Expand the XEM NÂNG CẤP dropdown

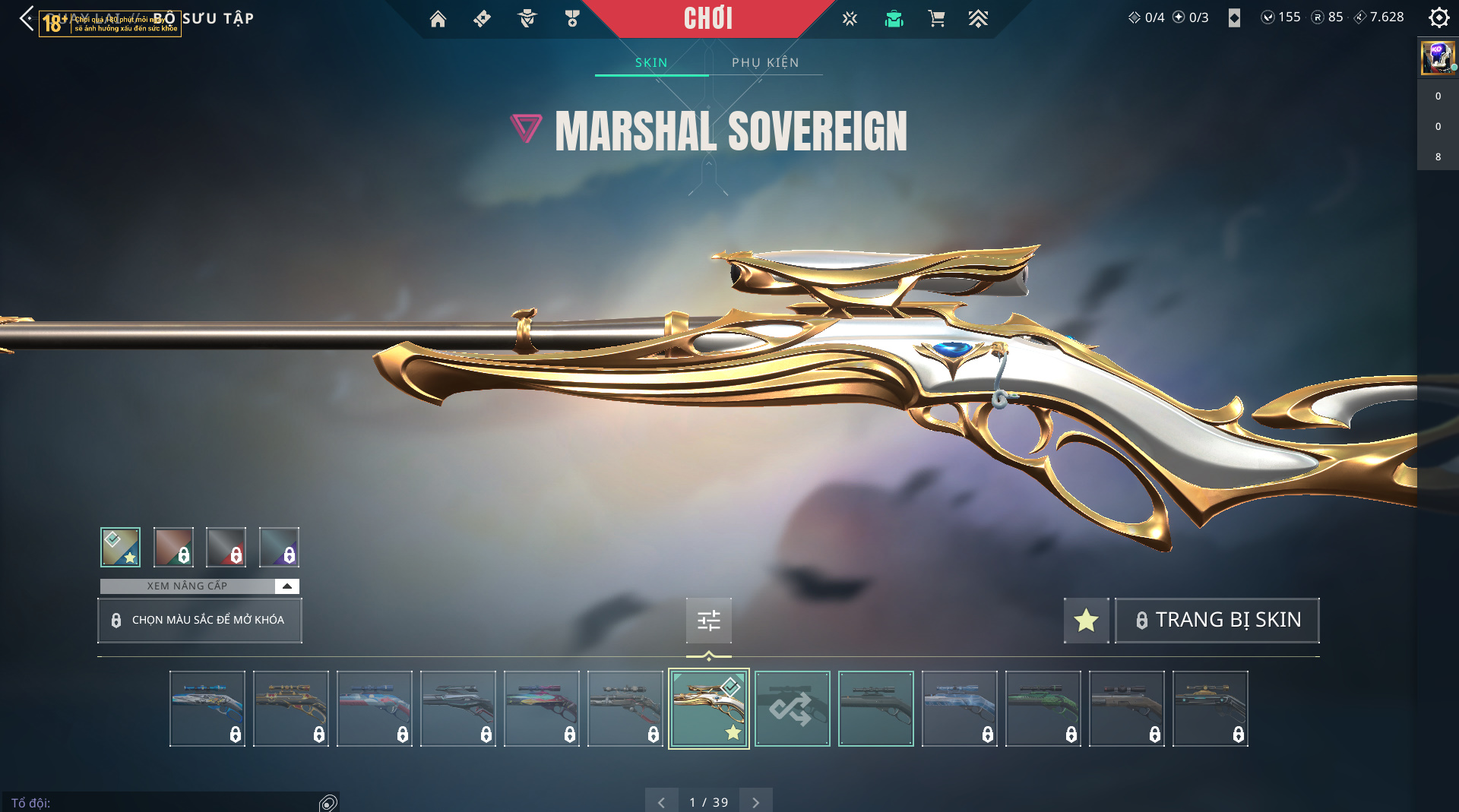click(286, 586)
